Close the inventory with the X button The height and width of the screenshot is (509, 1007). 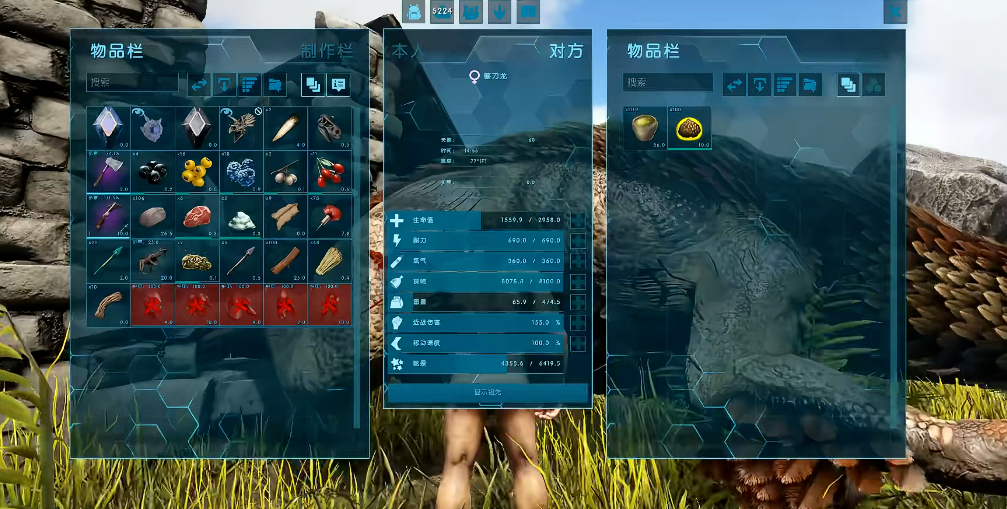click(x=895, y=11)
